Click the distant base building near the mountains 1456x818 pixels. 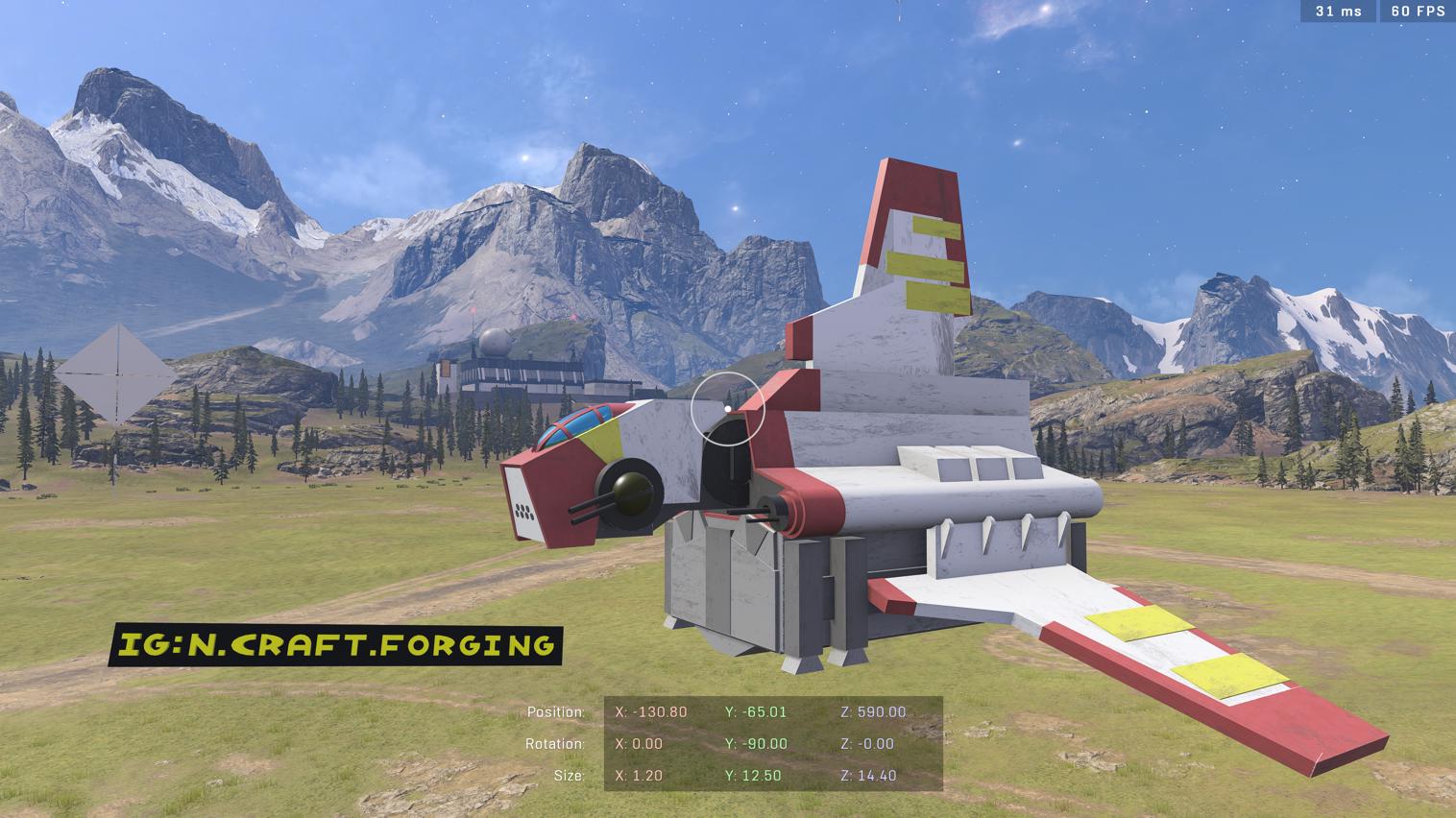pos(525,370)
